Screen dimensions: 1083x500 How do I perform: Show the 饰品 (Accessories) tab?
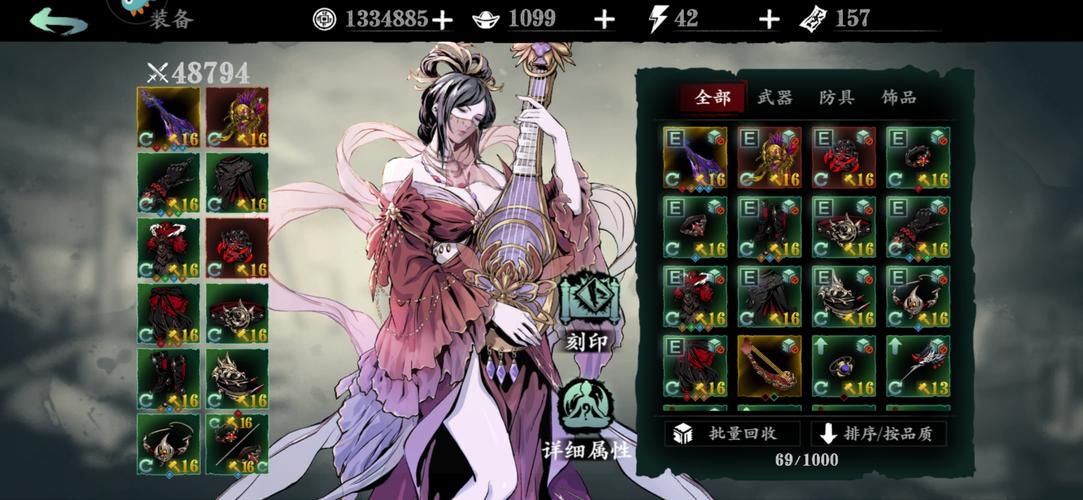(x=898, y=98)
